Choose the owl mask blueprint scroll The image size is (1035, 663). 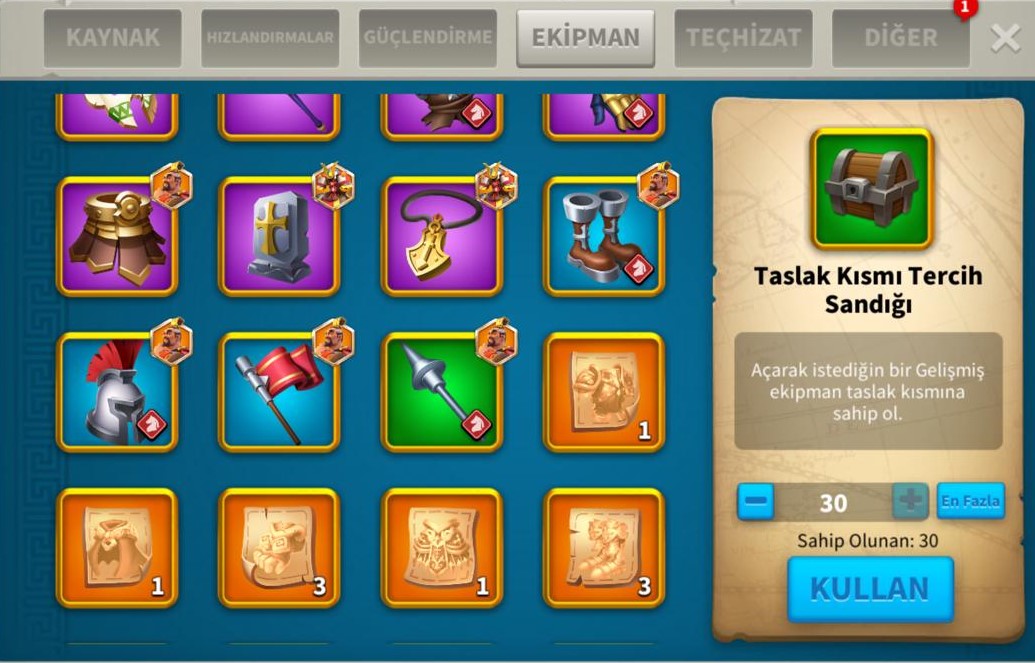tap(441, 548)
